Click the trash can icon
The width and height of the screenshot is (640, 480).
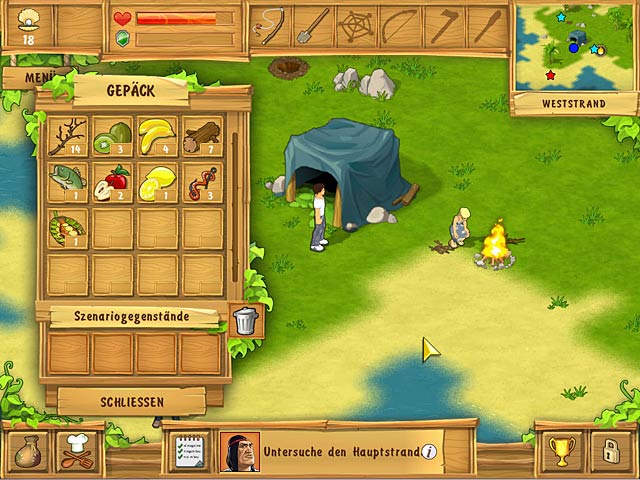[245, 321]
